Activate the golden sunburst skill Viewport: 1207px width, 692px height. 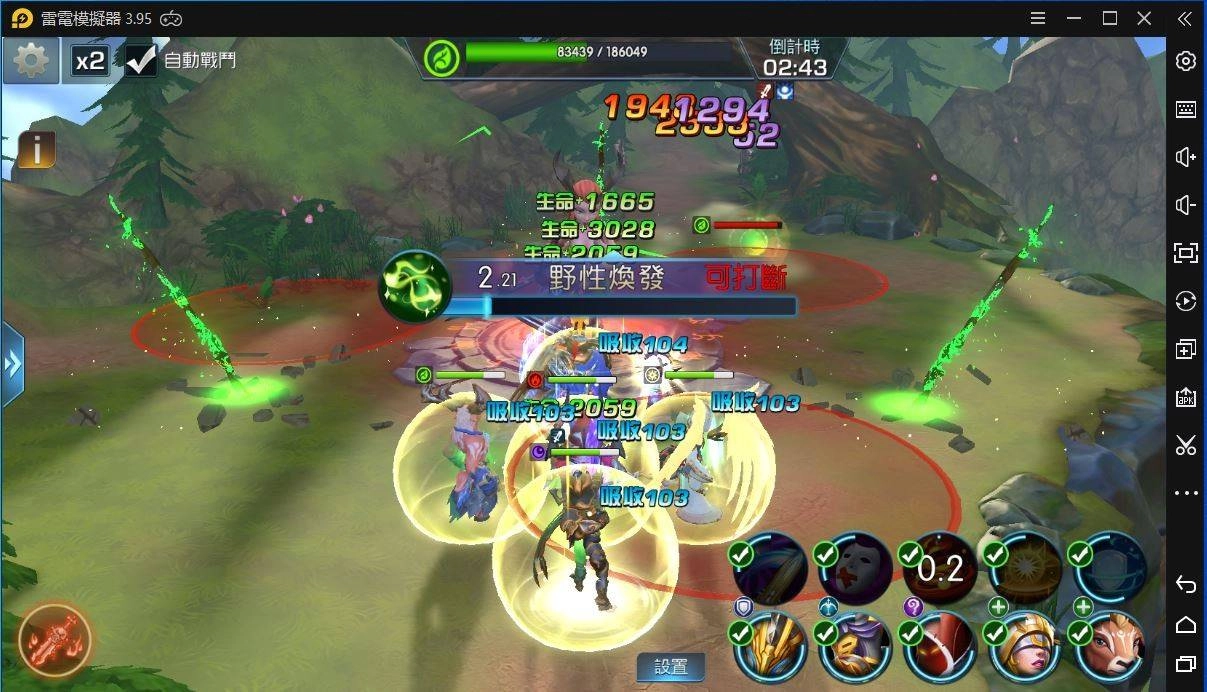[x=1026, y=568]
